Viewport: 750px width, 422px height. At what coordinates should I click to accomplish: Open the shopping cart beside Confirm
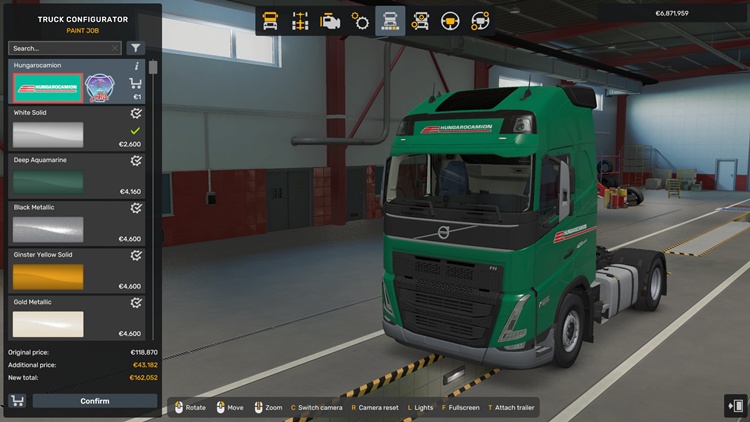coord(17,401)
